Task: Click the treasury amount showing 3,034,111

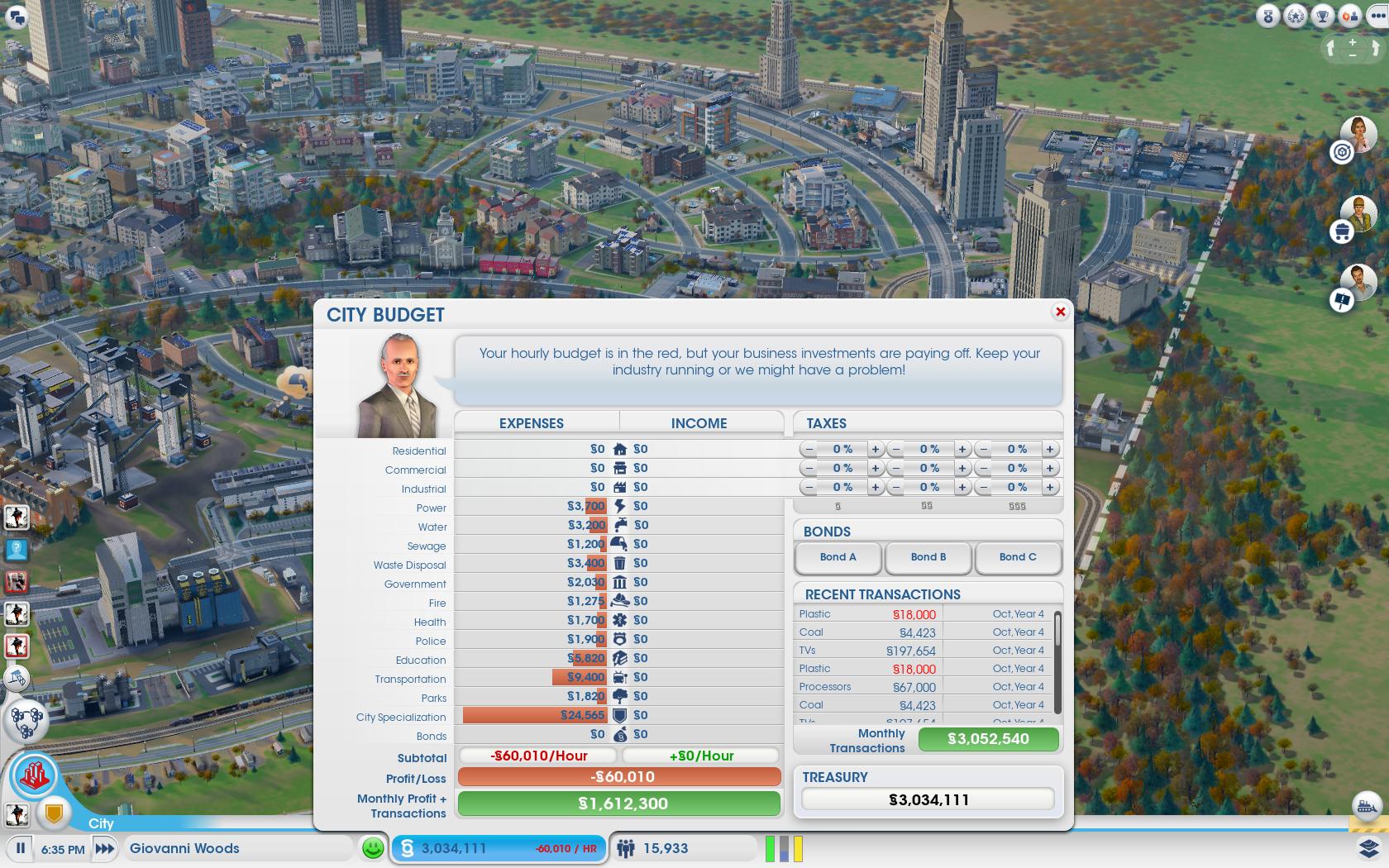Action: pos(926,799)
